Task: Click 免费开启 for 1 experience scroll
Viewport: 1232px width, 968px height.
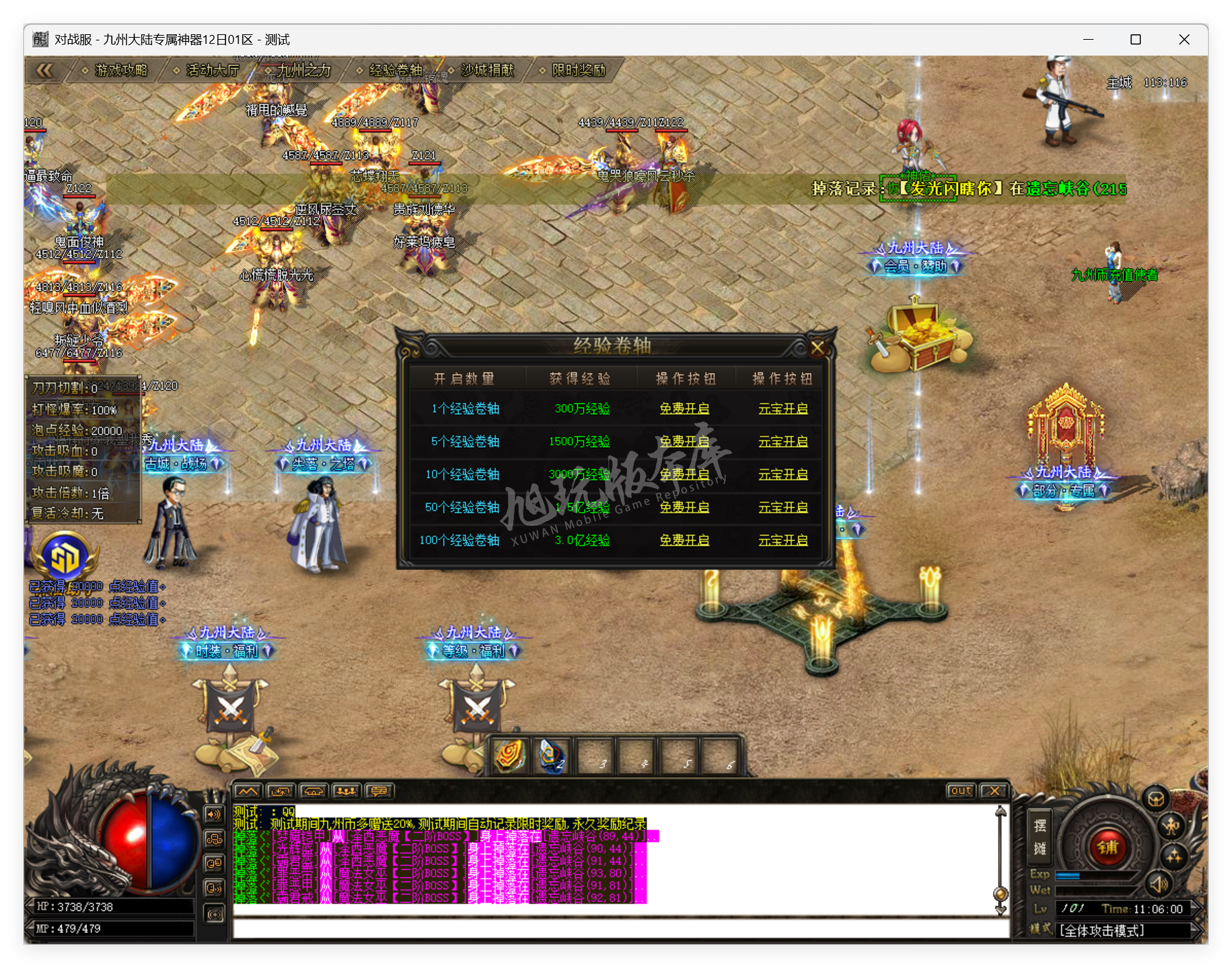Action: (x=686, y=409)
